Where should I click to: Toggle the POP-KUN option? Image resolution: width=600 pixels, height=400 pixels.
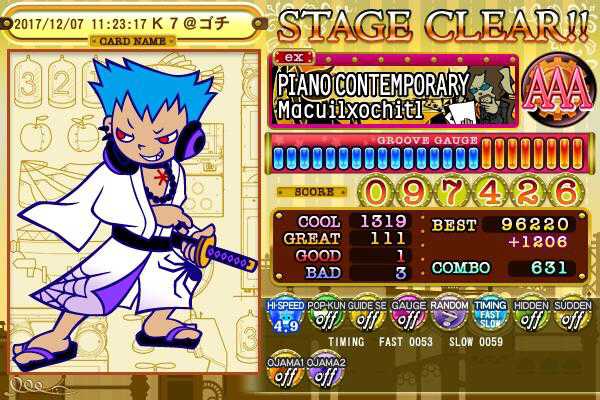coord(325,319)
